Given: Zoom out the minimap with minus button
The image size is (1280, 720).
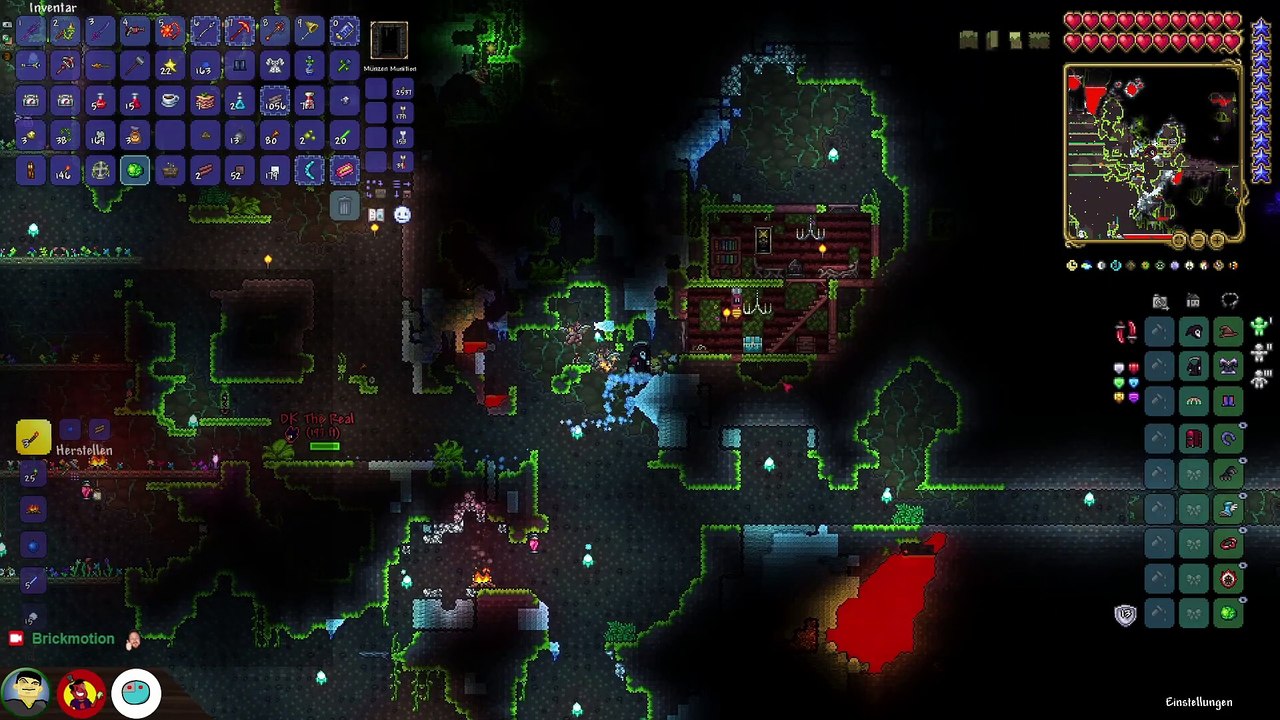Looking at the screenshot, I should click(x=1198, y=240).
